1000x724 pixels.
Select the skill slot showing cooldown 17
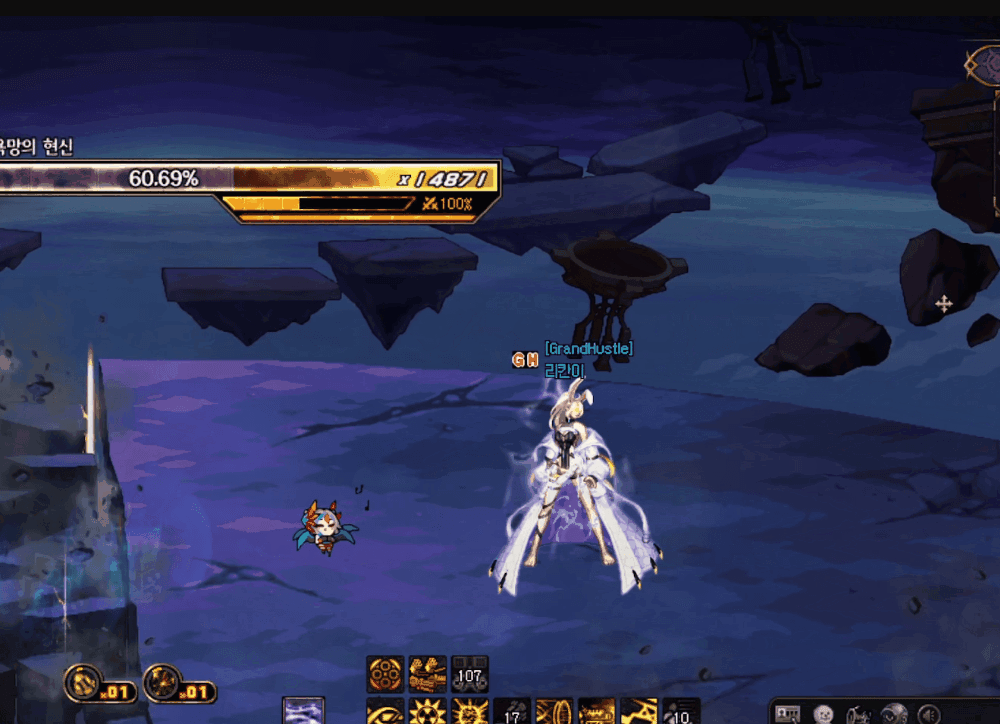tap(512, 712)
